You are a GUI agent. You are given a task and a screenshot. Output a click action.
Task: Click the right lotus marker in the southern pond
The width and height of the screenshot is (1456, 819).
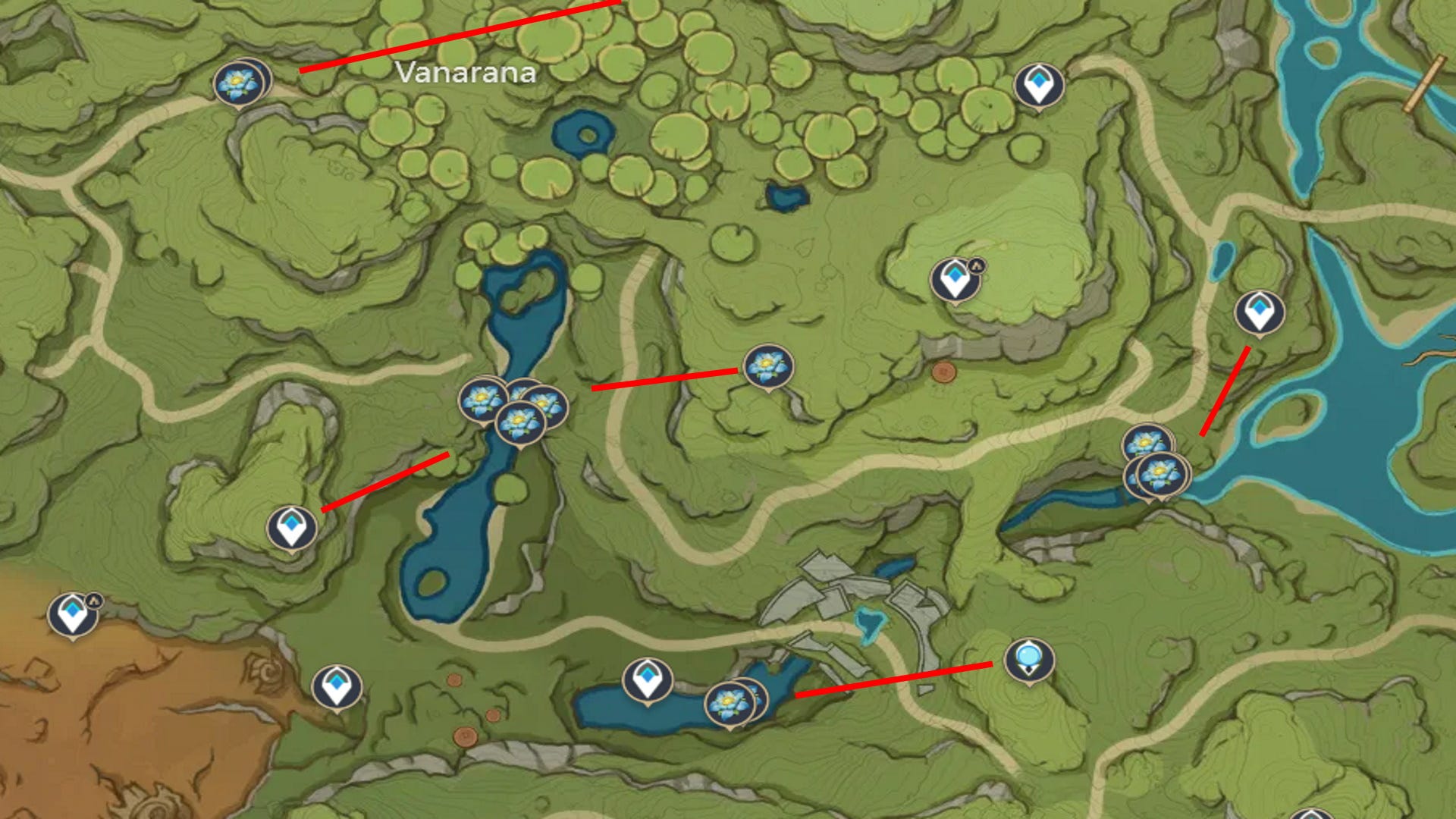[x=758, y=699]
